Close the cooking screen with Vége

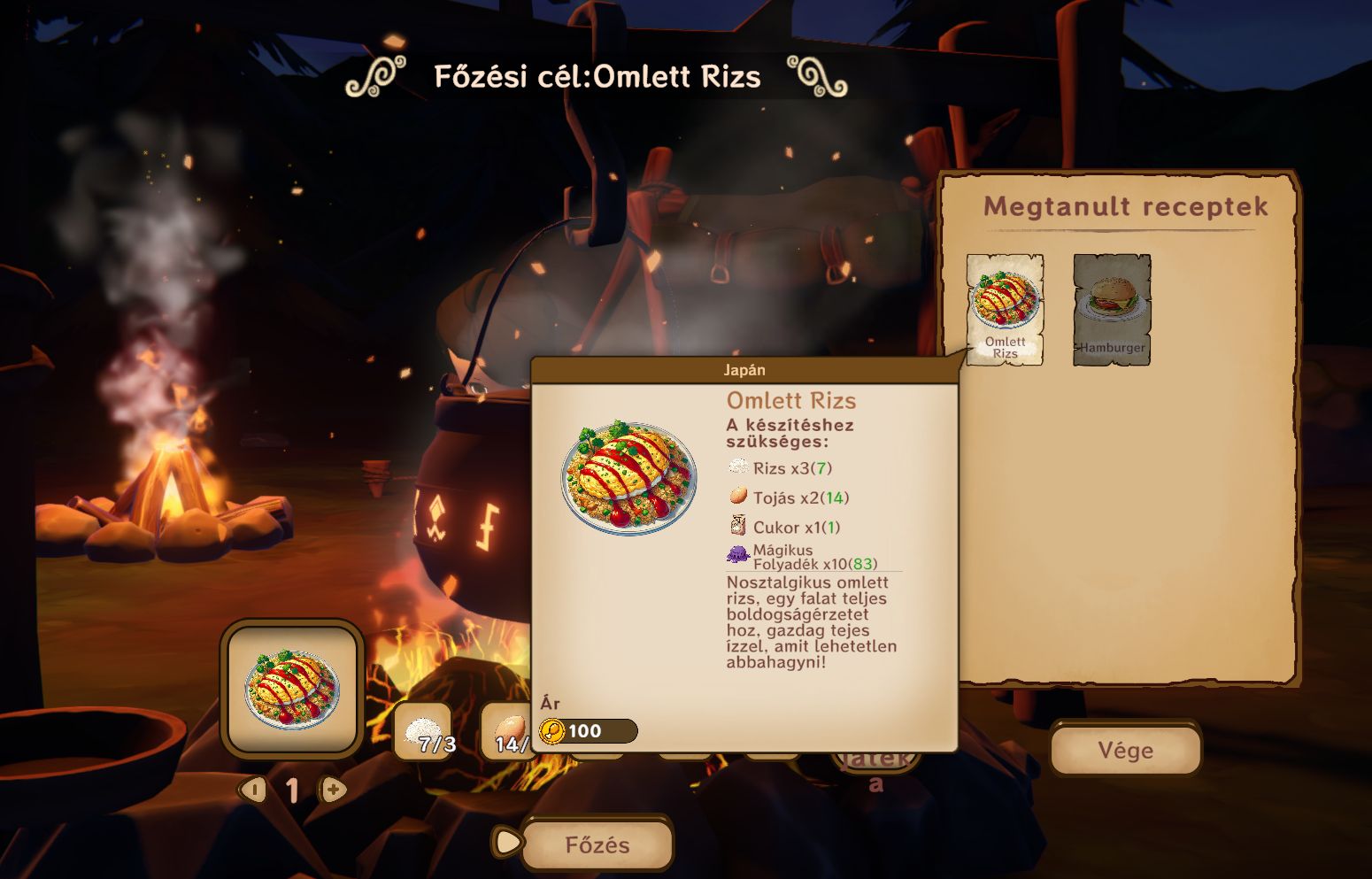(x=1125, y=751)
